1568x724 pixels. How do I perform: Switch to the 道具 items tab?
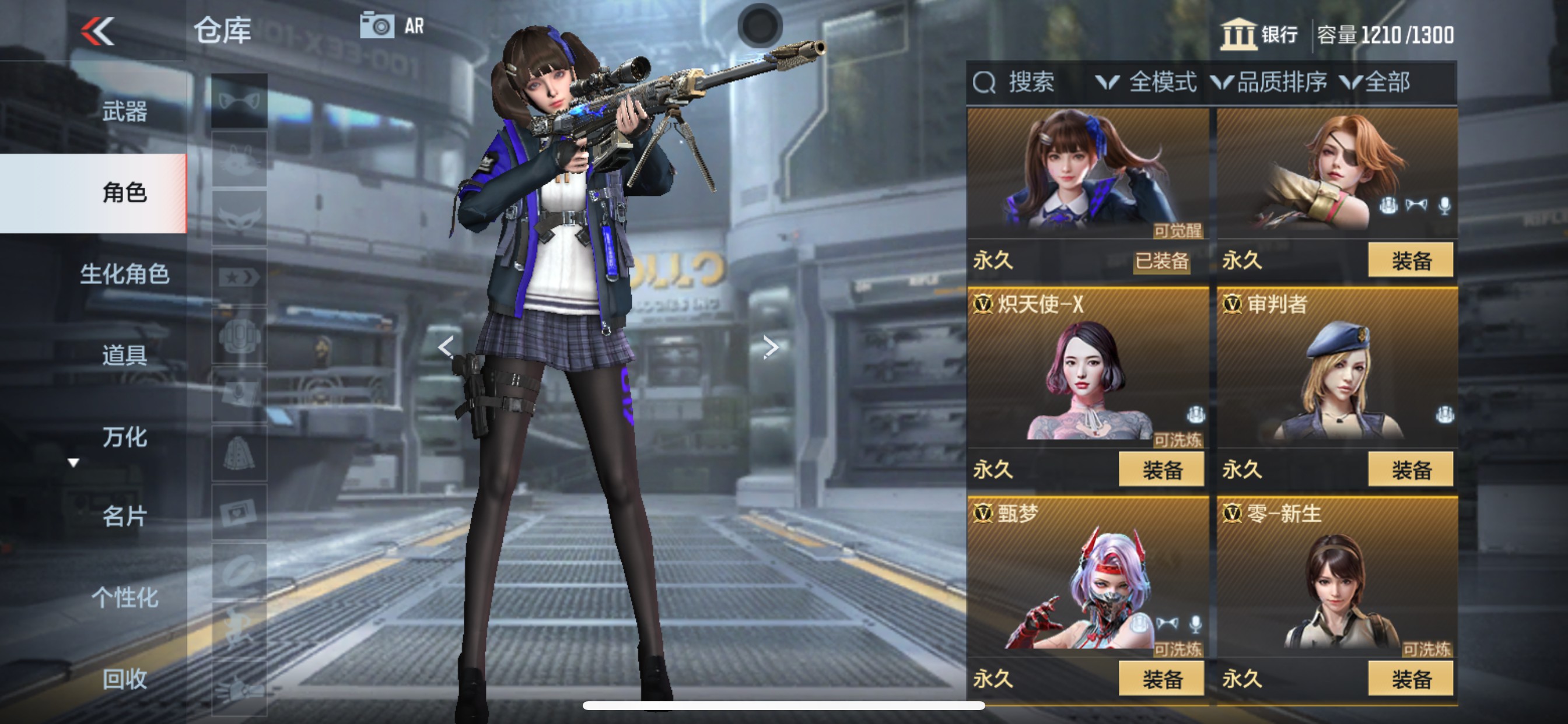pos(124,356)
